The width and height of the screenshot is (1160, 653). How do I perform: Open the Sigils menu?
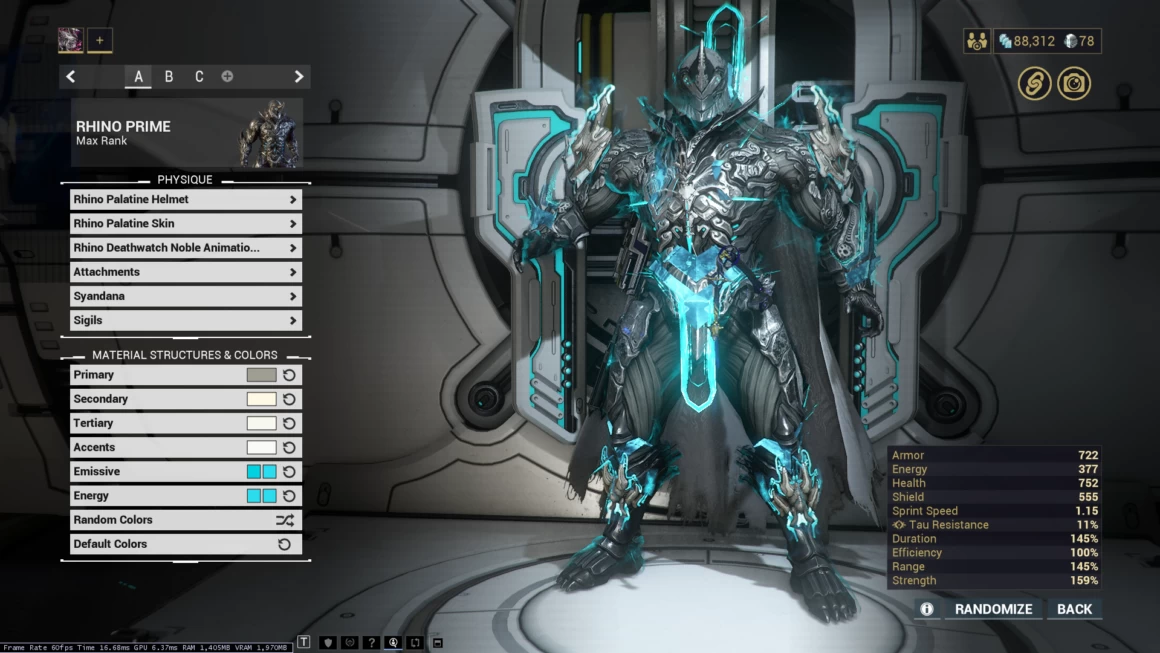click(185, 320)
